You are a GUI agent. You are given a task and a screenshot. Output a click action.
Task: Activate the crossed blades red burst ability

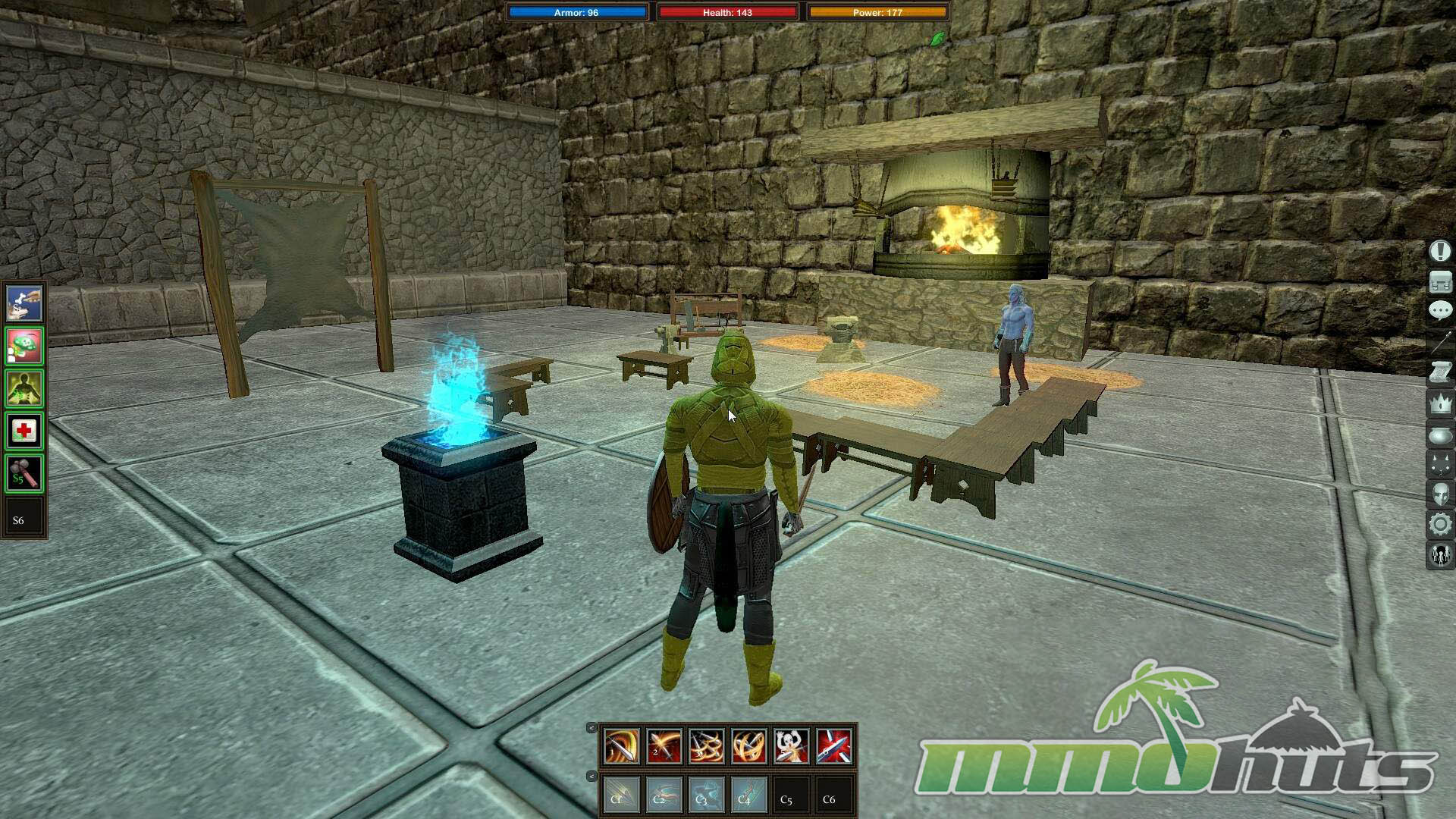click(x=833, y=746)
